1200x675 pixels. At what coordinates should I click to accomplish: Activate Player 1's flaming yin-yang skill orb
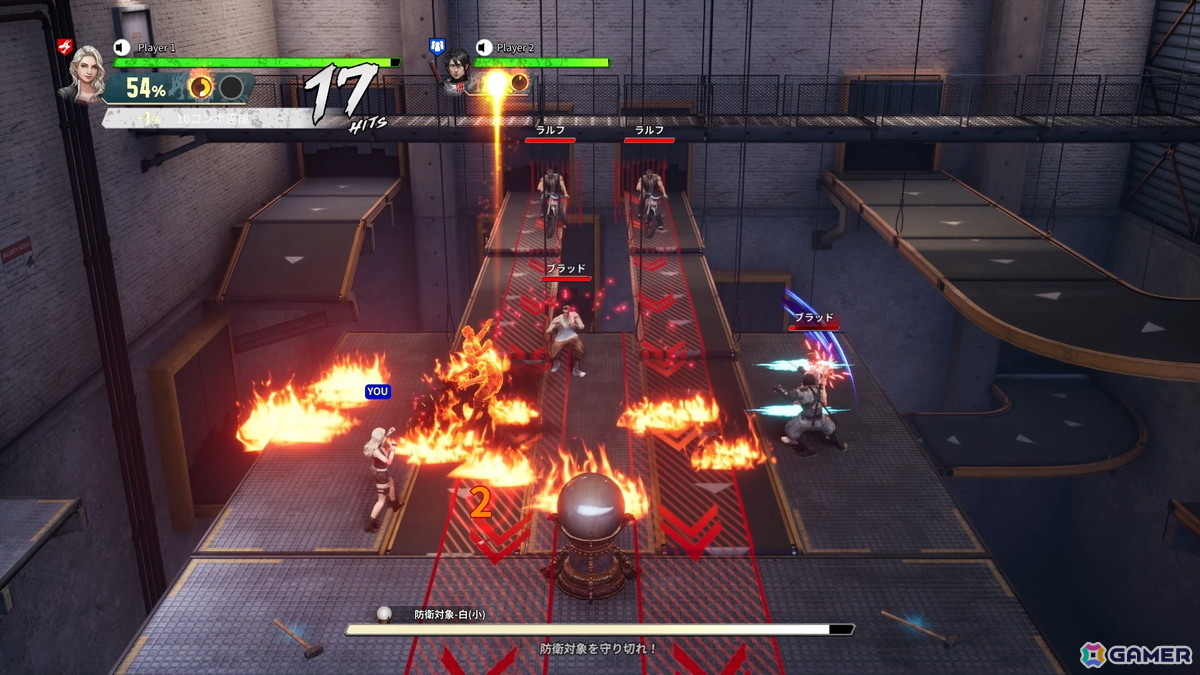coord(201,87)
